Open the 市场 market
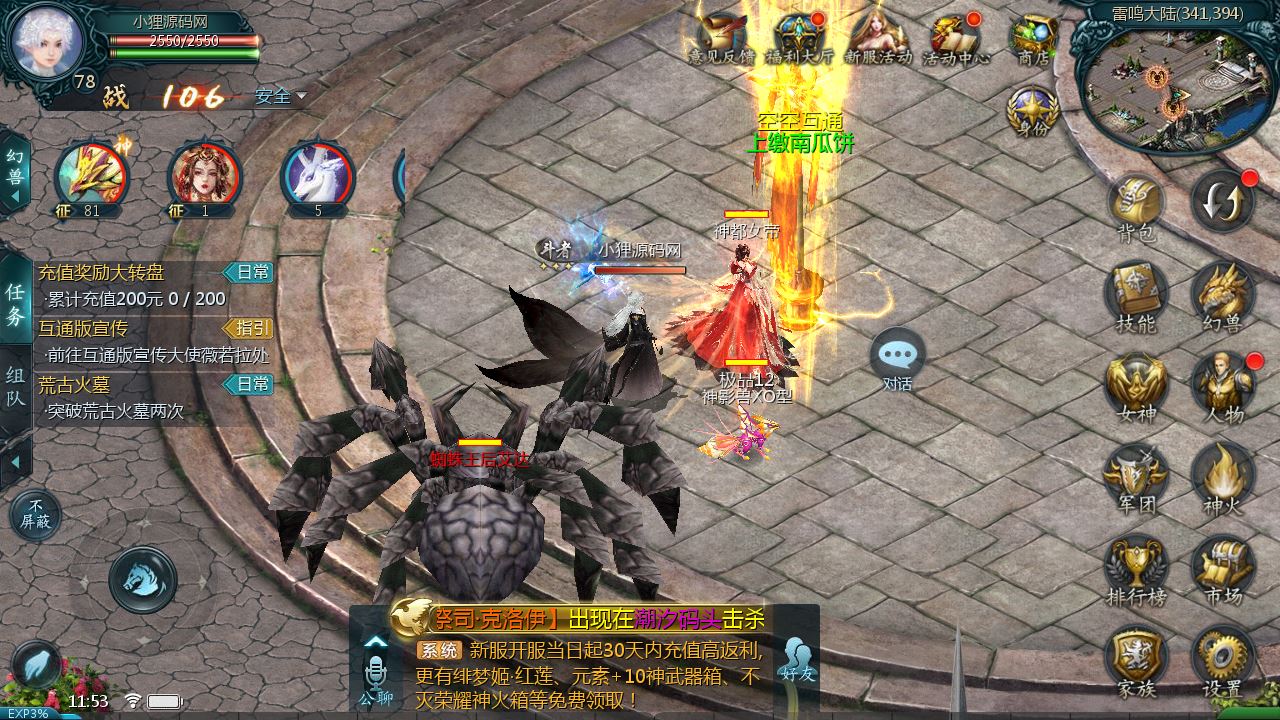 [x=1222, y=566]
